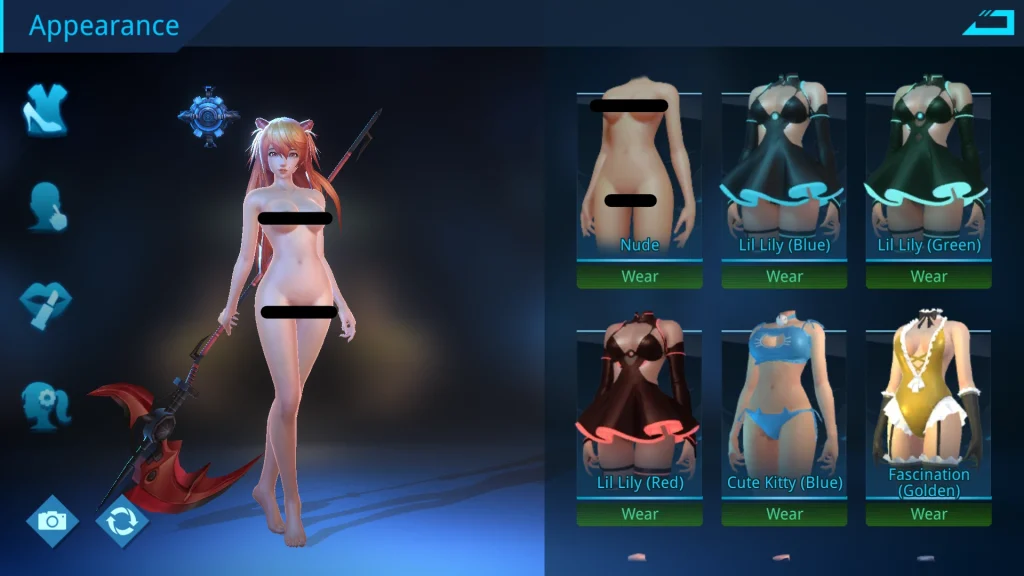
Task: Select the hairstyle category with ponytail icon
Action: [x=45, y=406]
